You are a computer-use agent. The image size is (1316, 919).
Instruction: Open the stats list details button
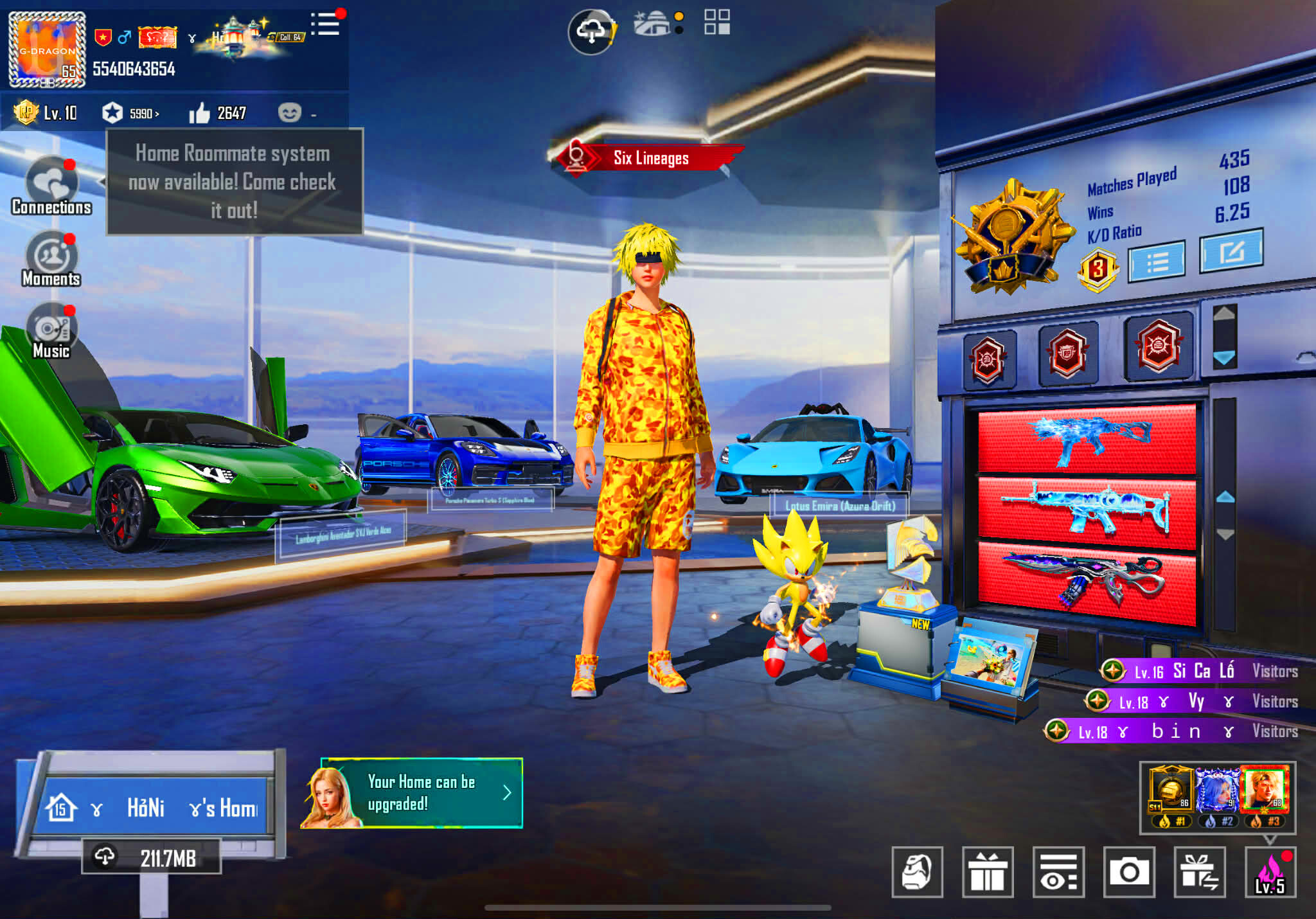click(x=1157, y=261)
